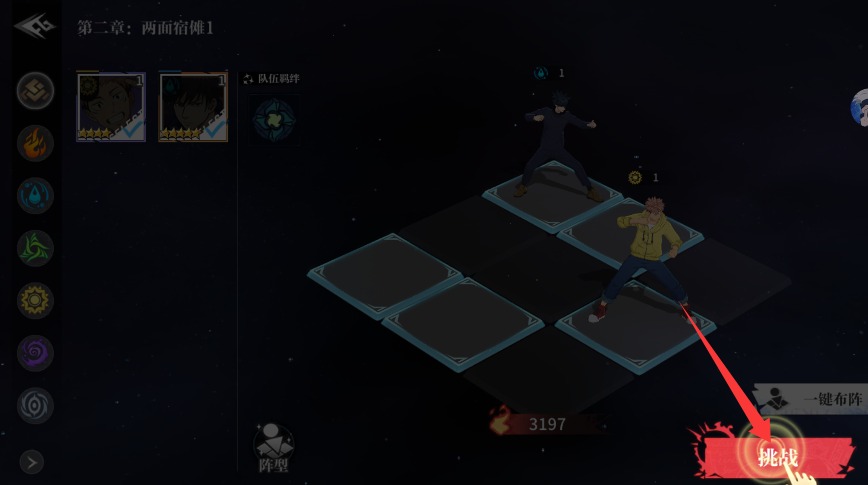
Task: Filter heroes by the yellow sun element
Action: (x=35, y=300)
